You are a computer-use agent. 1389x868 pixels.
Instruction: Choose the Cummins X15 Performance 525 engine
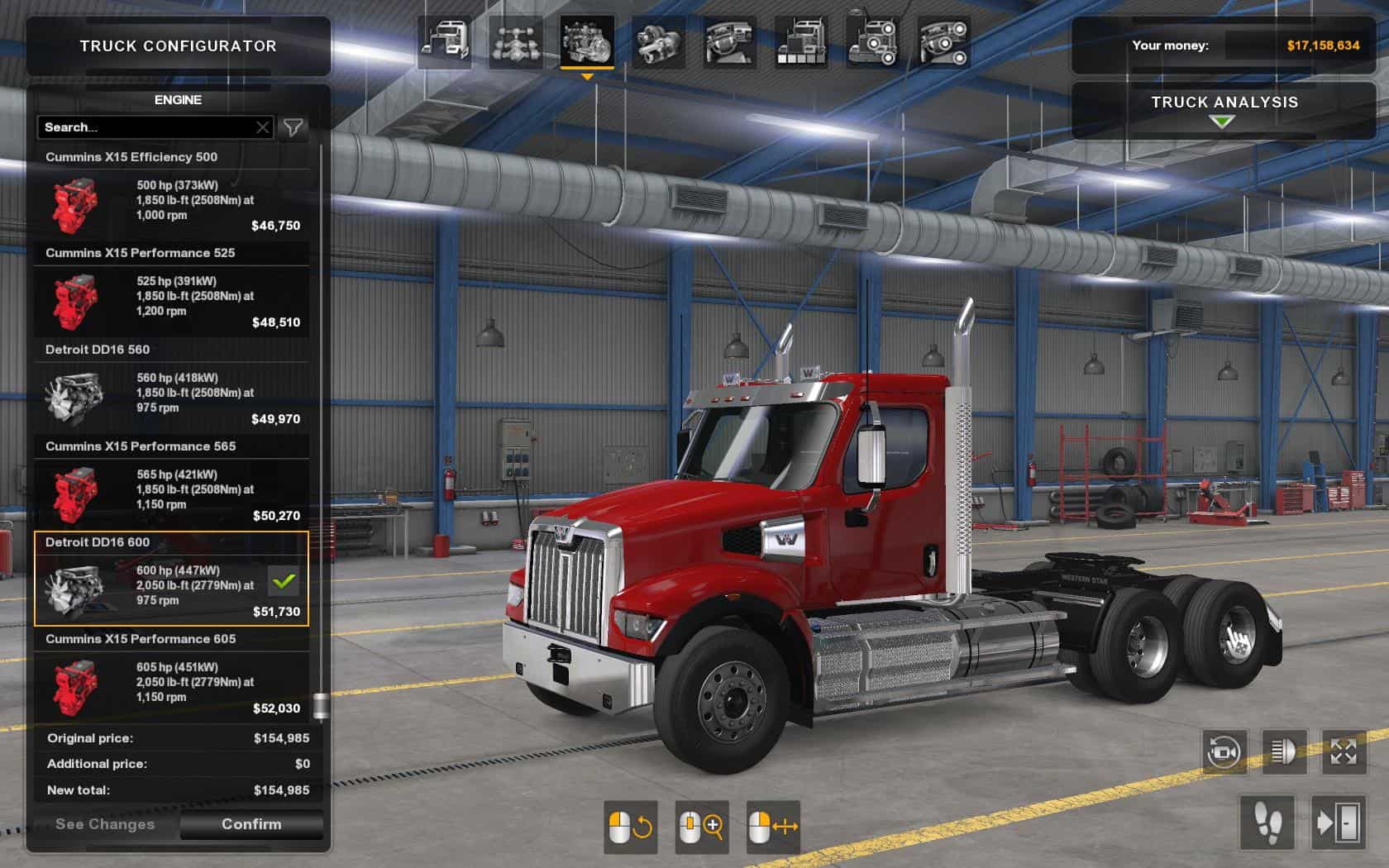(171, 301)
